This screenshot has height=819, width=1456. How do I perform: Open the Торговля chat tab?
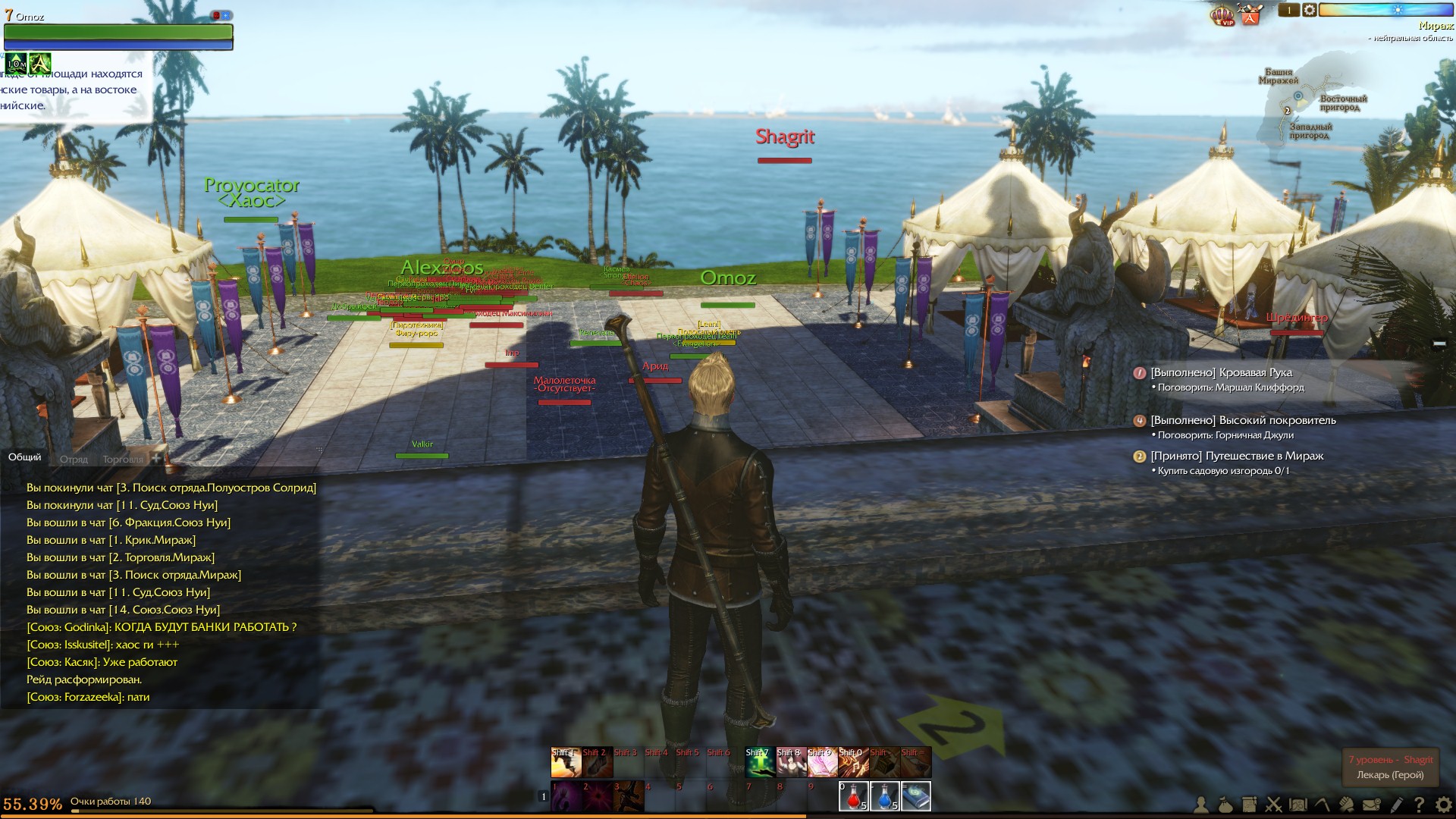click(x=122, y=459)
